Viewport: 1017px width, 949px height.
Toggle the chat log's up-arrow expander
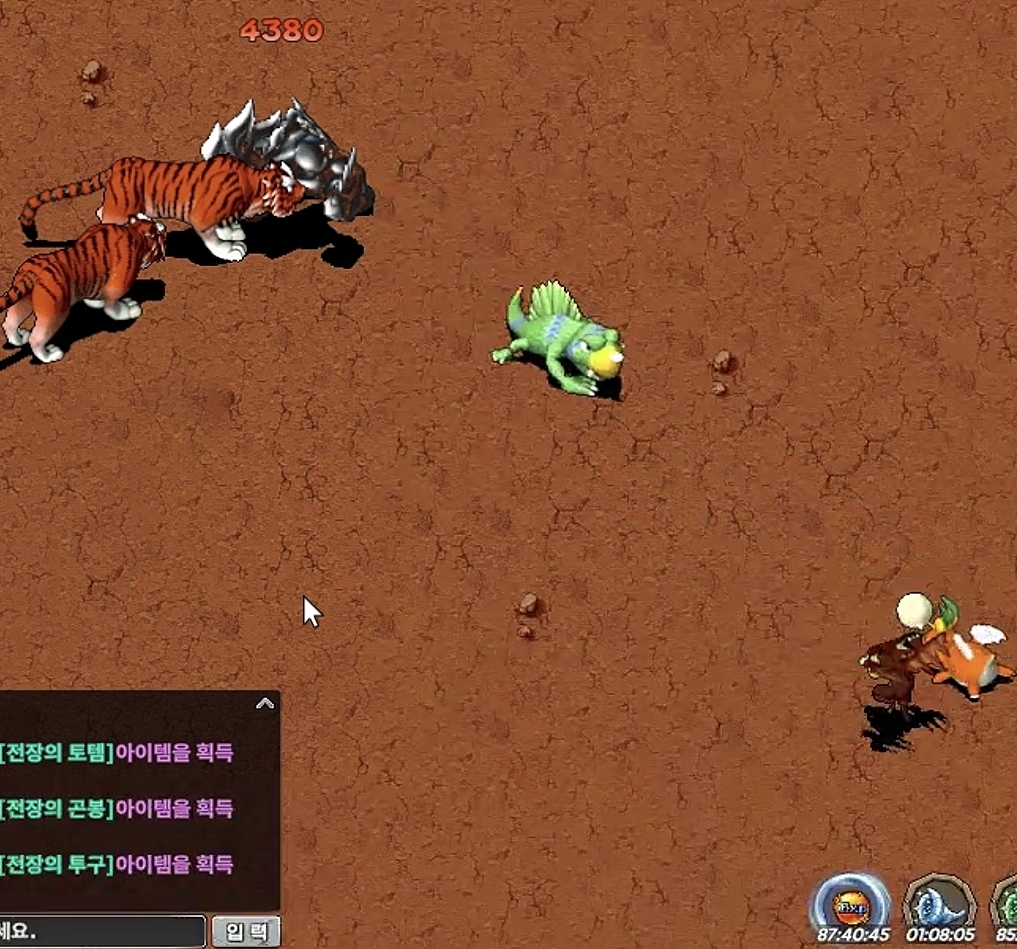(265, 703)
